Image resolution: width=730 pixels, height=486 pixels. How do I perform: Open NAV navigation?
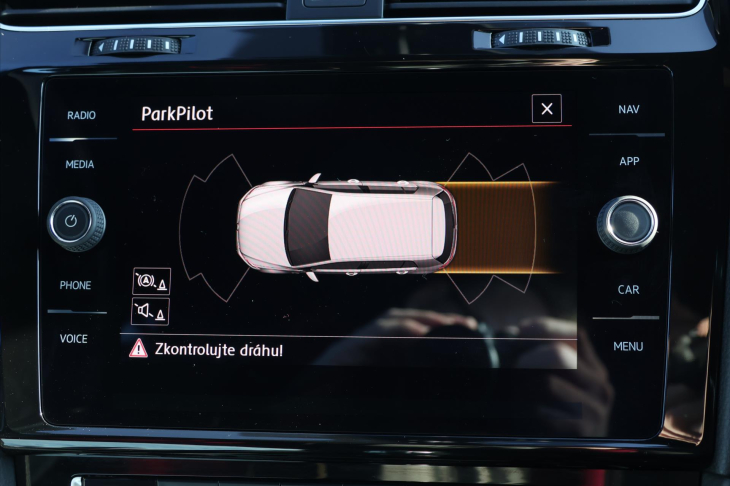(x=629, y=109)
